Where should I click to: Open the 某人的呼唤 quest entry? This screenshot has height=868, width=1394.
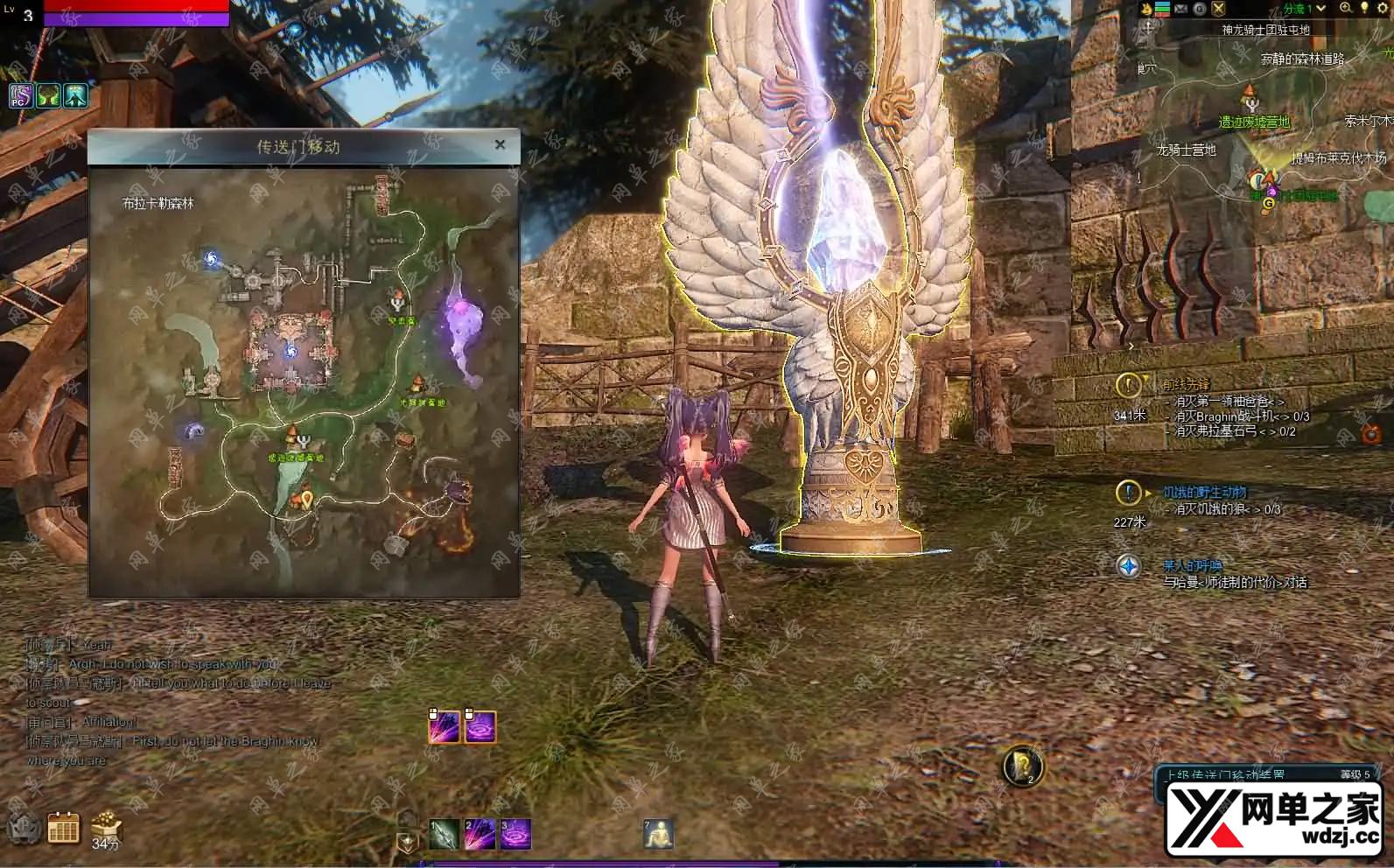pyautogui.click(x=1192, y=566)
